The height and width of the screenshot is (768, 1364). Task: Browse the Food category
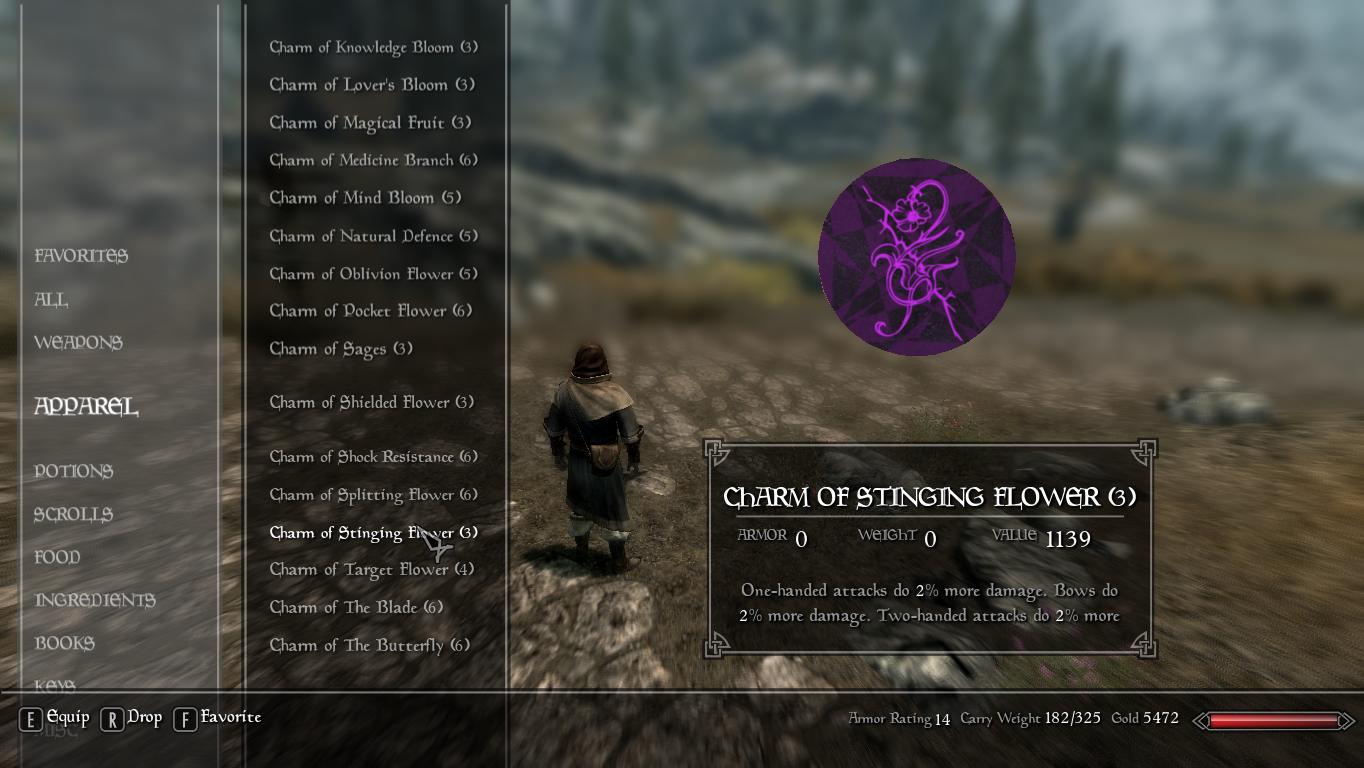click(58, 557)
